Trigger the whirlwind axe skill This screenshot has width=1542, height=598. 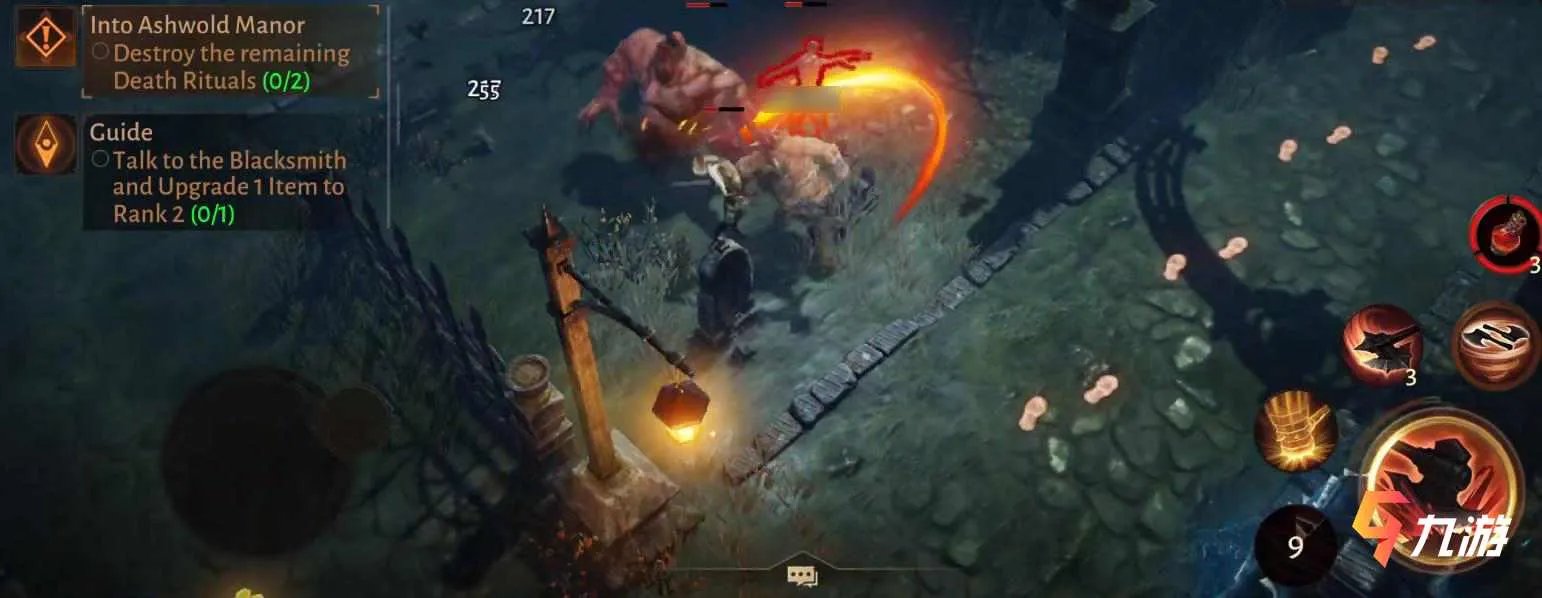tap(1496, 345)
